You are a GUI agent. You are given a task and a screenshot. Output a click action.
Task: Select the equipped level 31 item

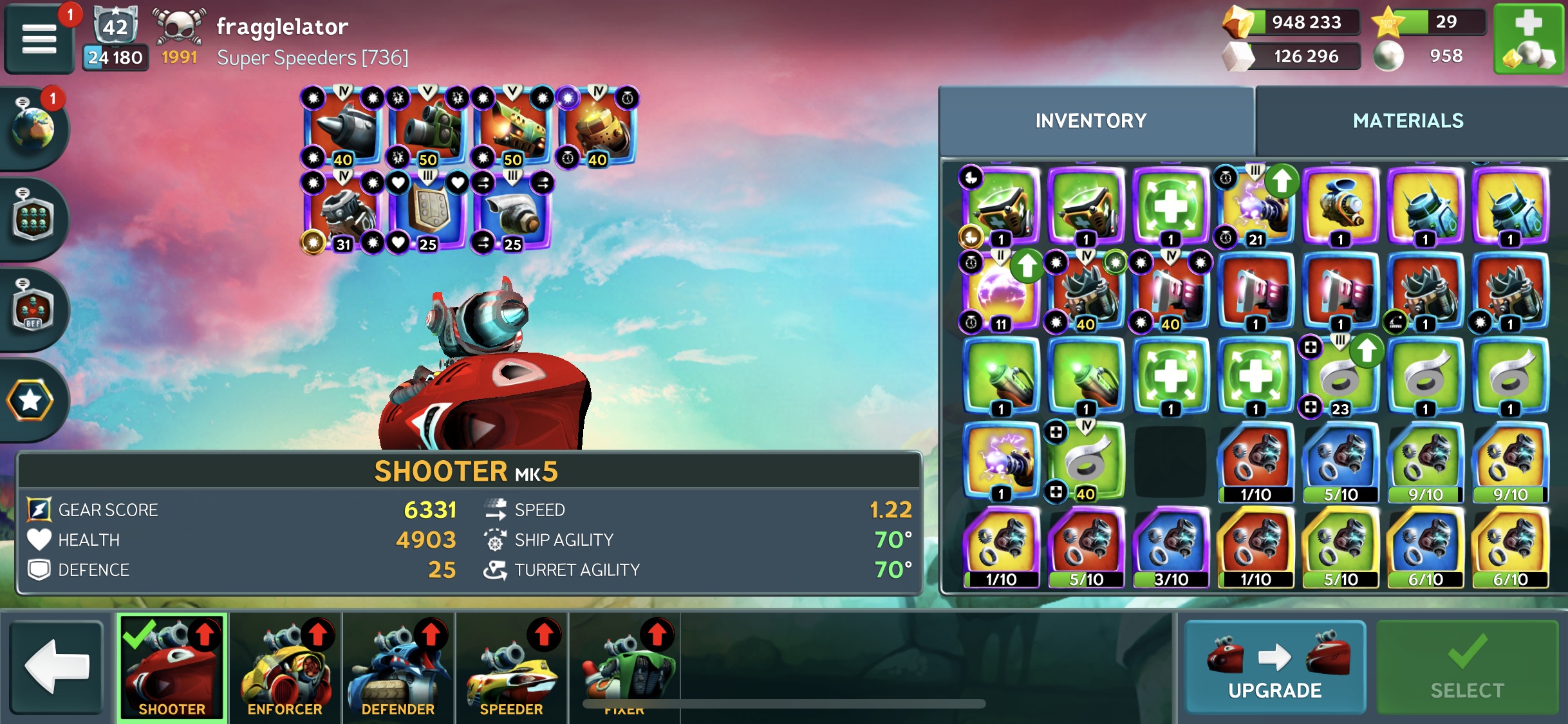tap(342, 212)
